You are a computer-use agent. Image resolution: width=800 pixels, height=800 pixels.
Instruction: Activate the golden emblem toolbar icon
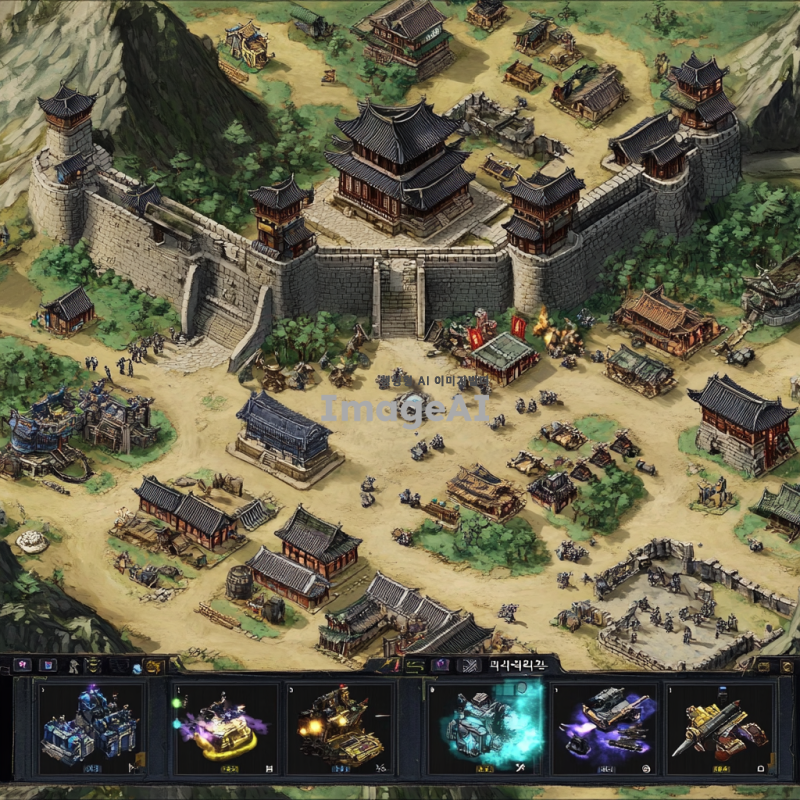[154, 665]
